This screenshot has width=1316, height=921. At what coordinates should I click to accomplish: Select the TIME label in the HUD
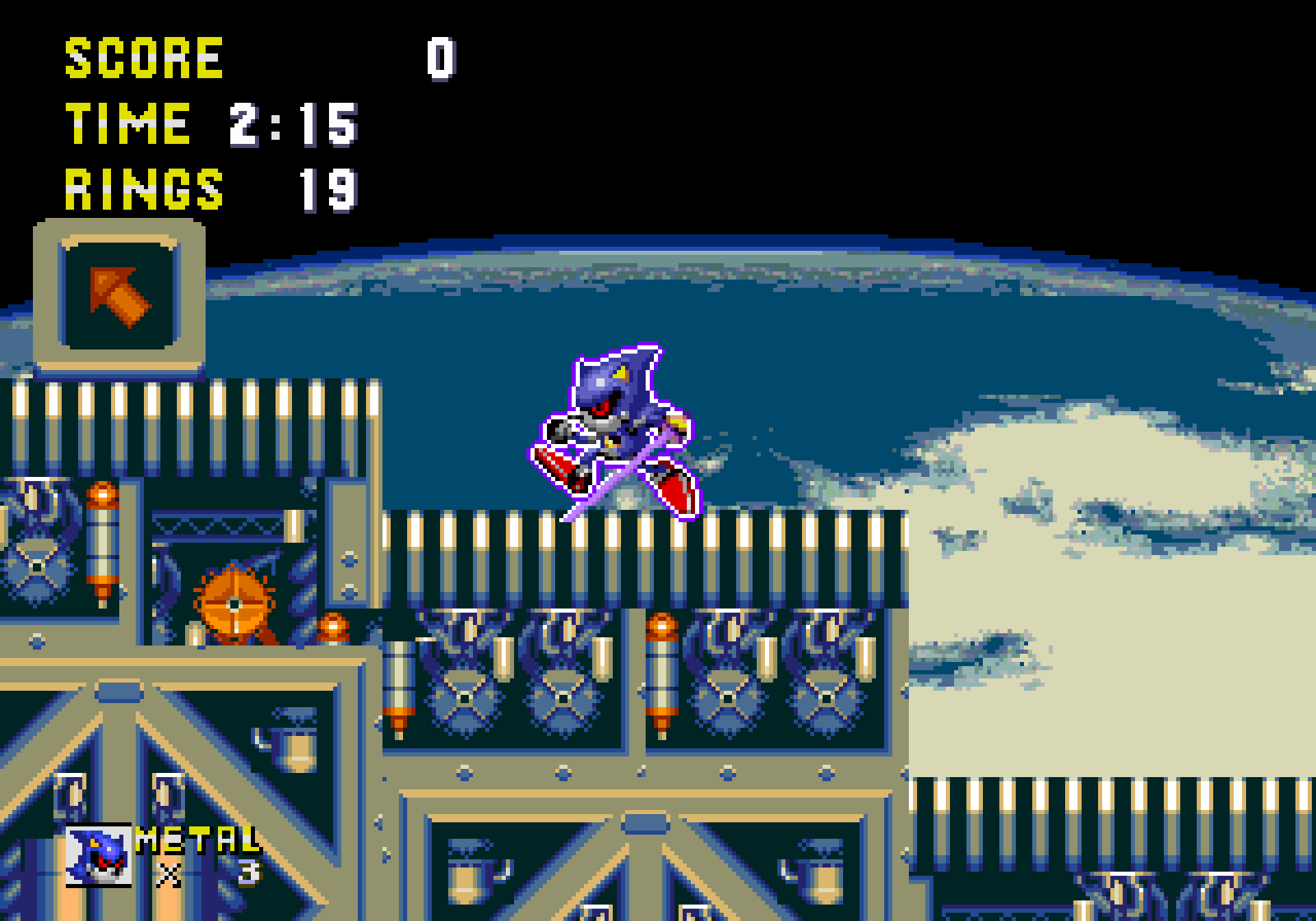(127, 123)
